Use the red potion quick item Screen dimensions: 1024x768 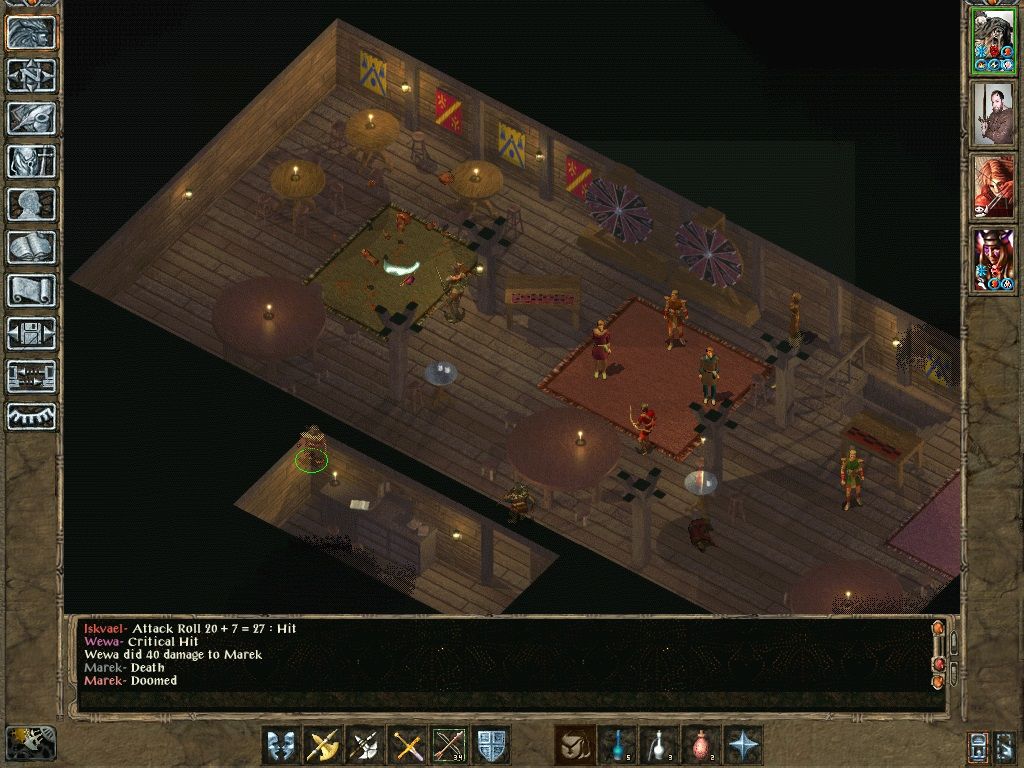point(701,745)
